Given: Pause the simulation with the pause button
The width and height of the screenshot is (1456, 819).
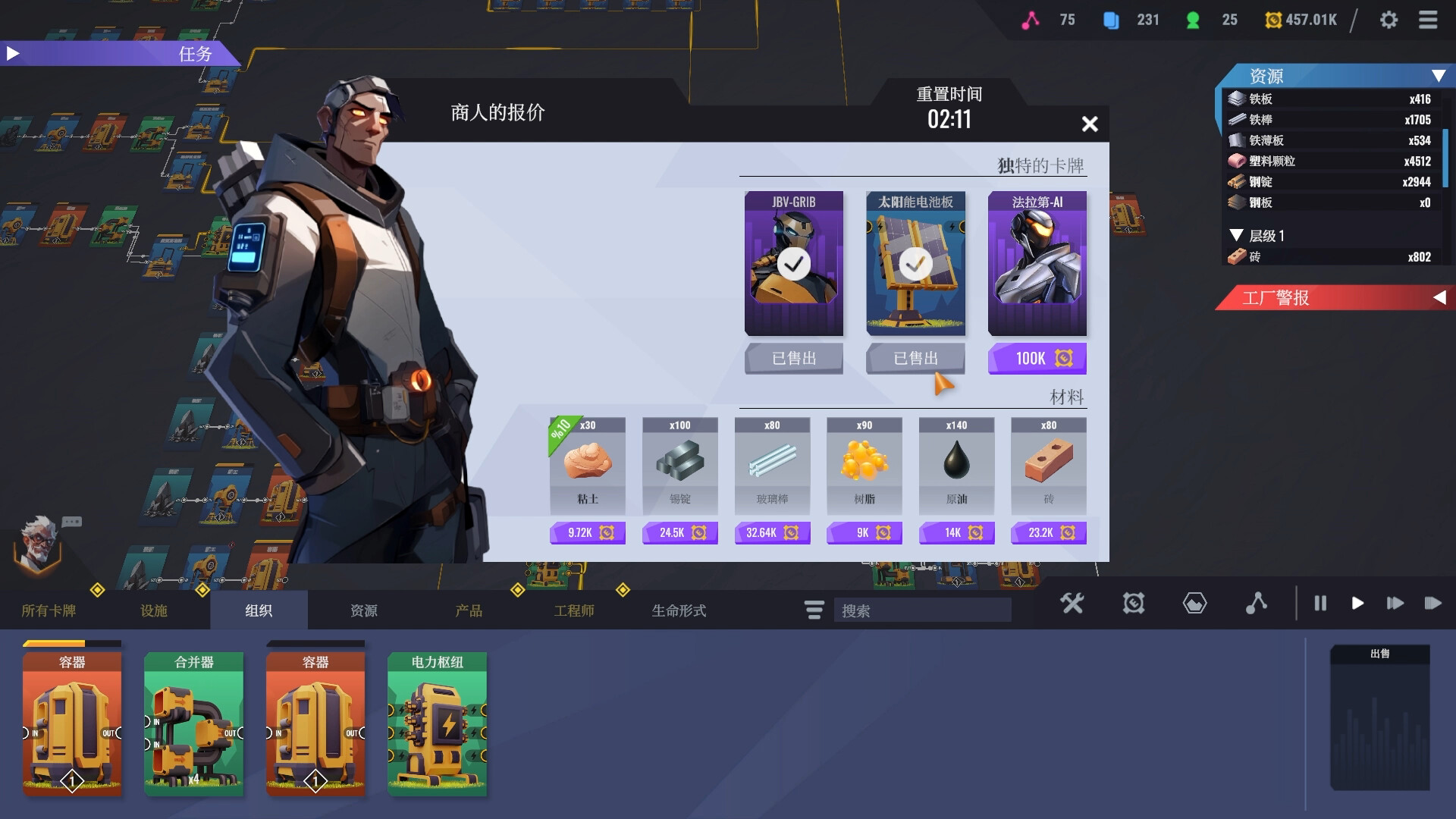Looking at the screenshot, I should tap(1320, 604).
